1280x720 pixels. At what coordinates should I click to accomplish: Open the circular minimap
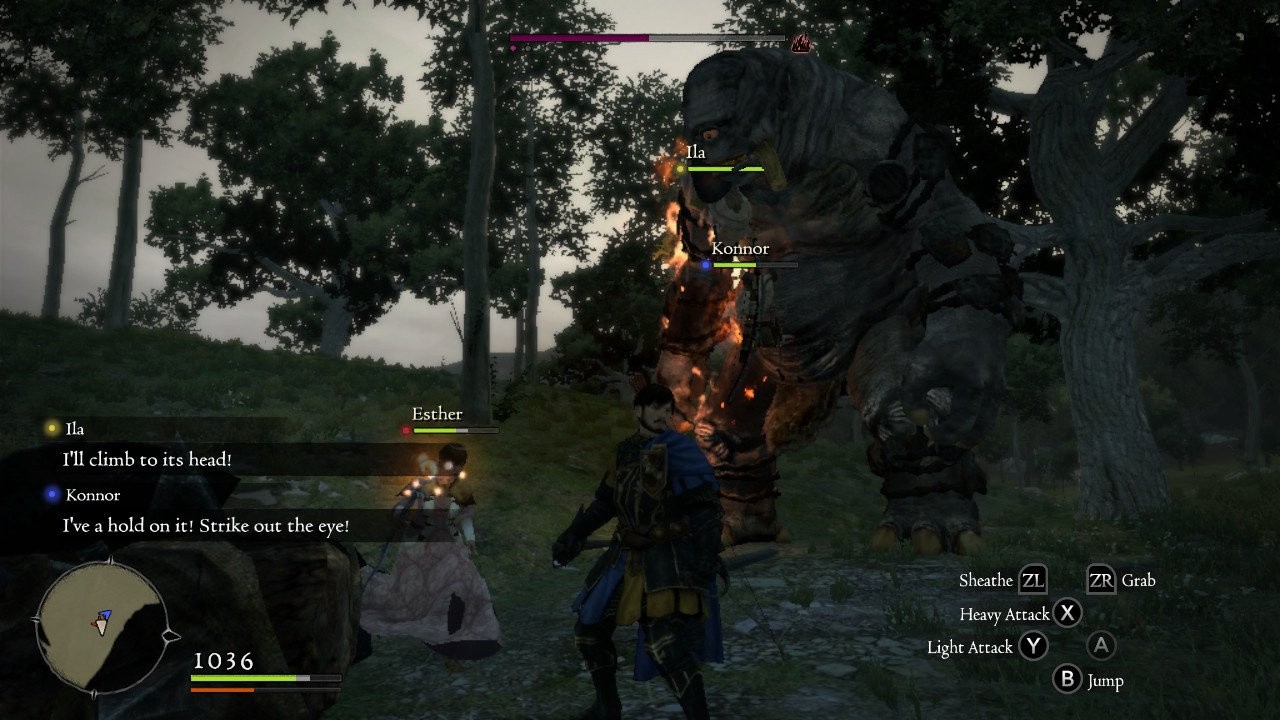[102, 624]
